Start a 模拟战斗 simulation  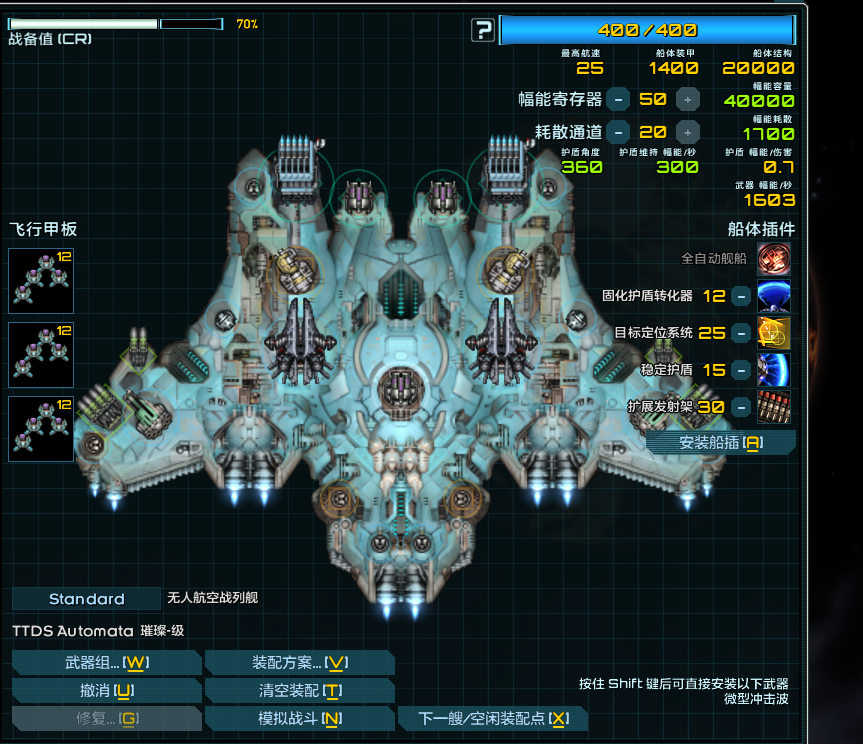[x=299, y=719]
